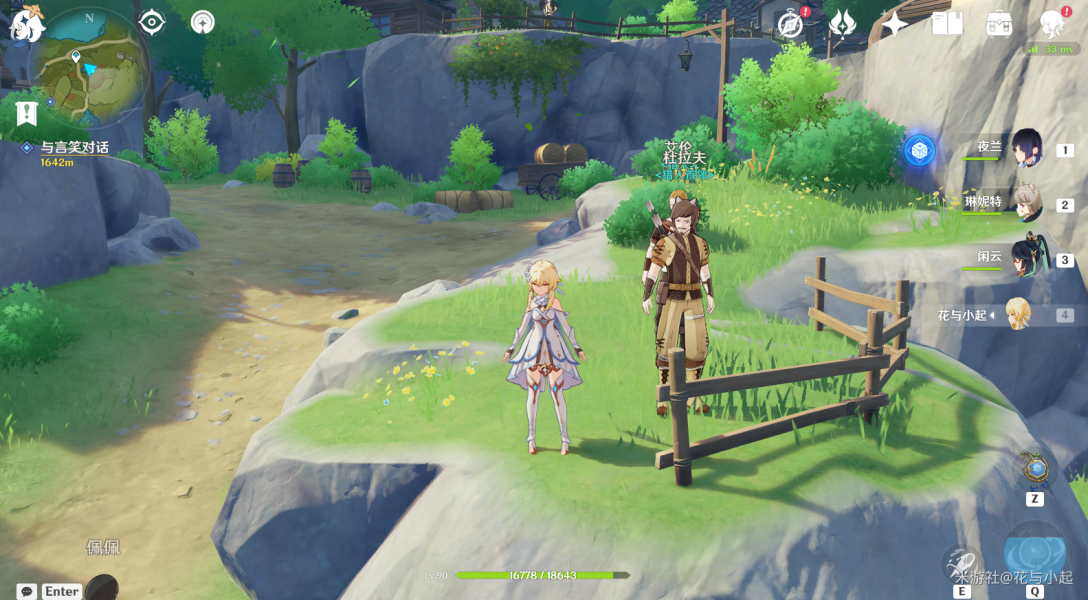Open the wish star icon
The width and height of the screenshot is (1088, 600).
pos(894,24)
